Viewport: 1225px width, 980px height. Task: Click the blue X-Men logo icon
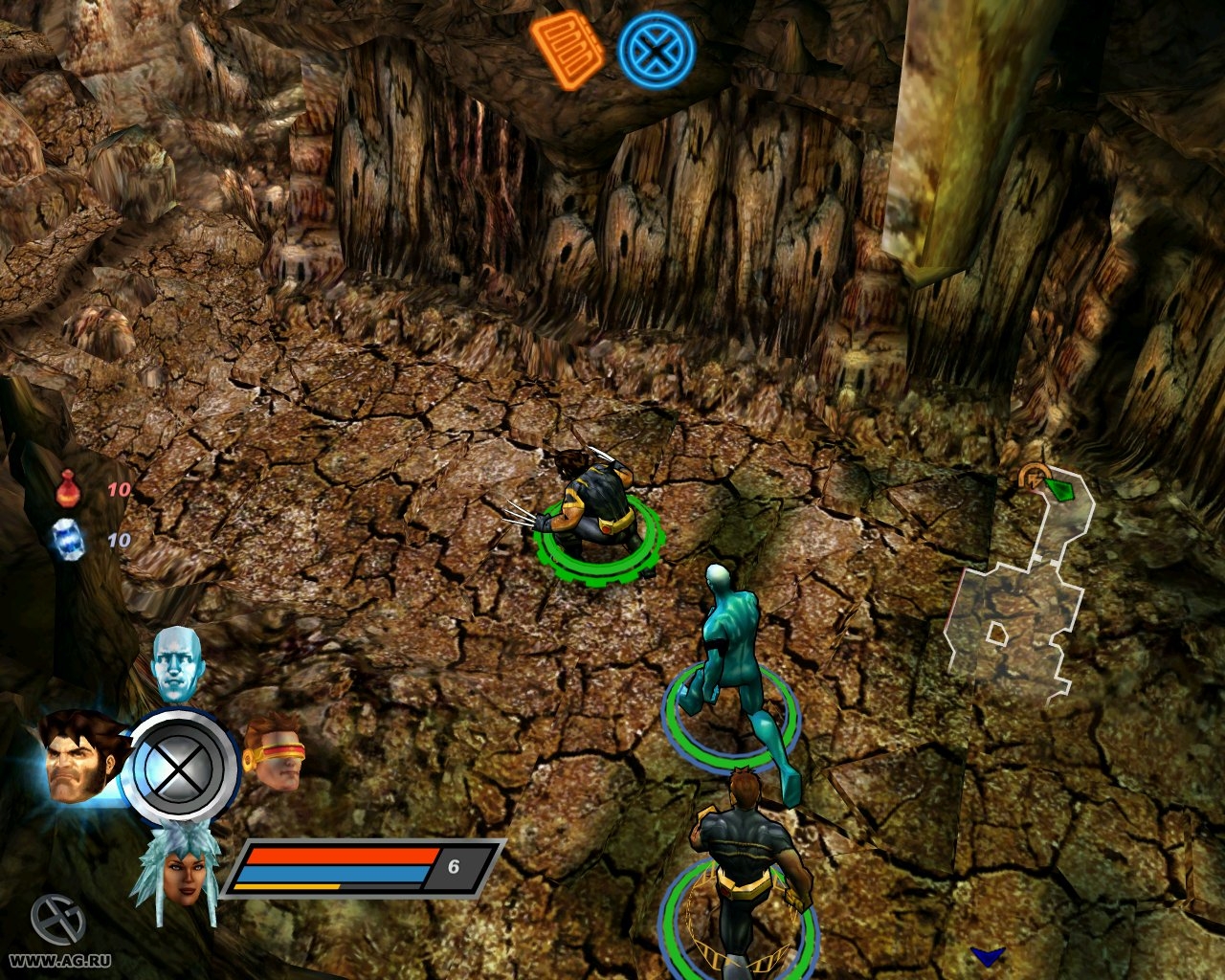[x=656, y=51]
